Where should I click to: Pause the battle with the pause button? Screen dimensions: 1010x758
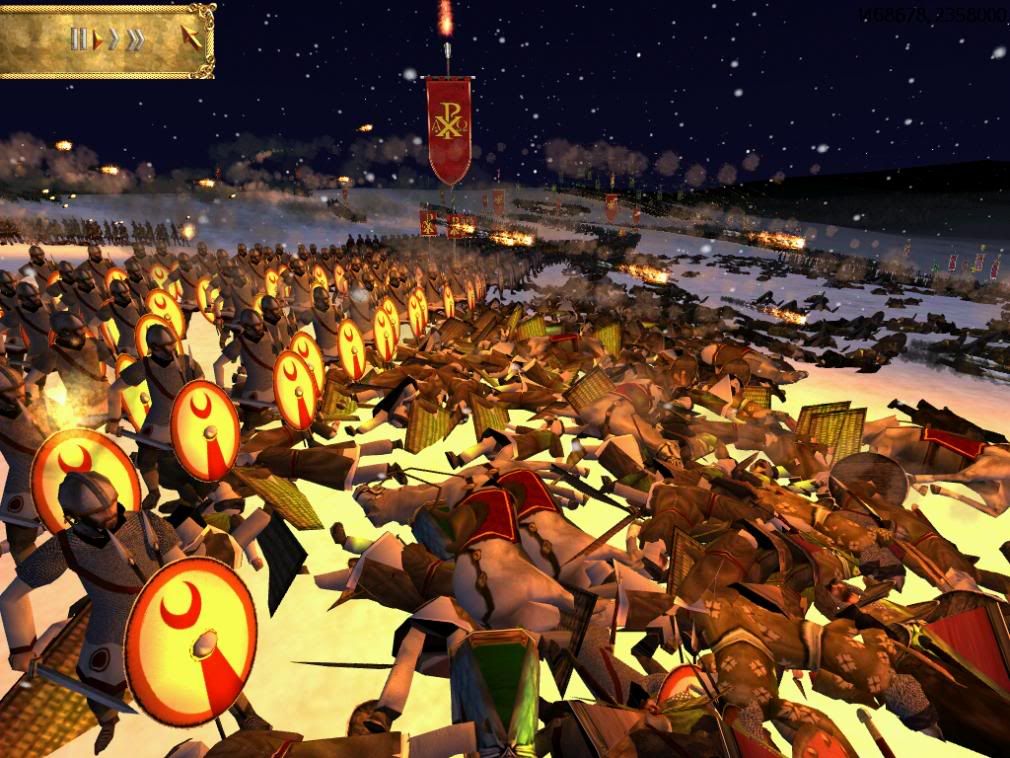click(x=78, y=40)
